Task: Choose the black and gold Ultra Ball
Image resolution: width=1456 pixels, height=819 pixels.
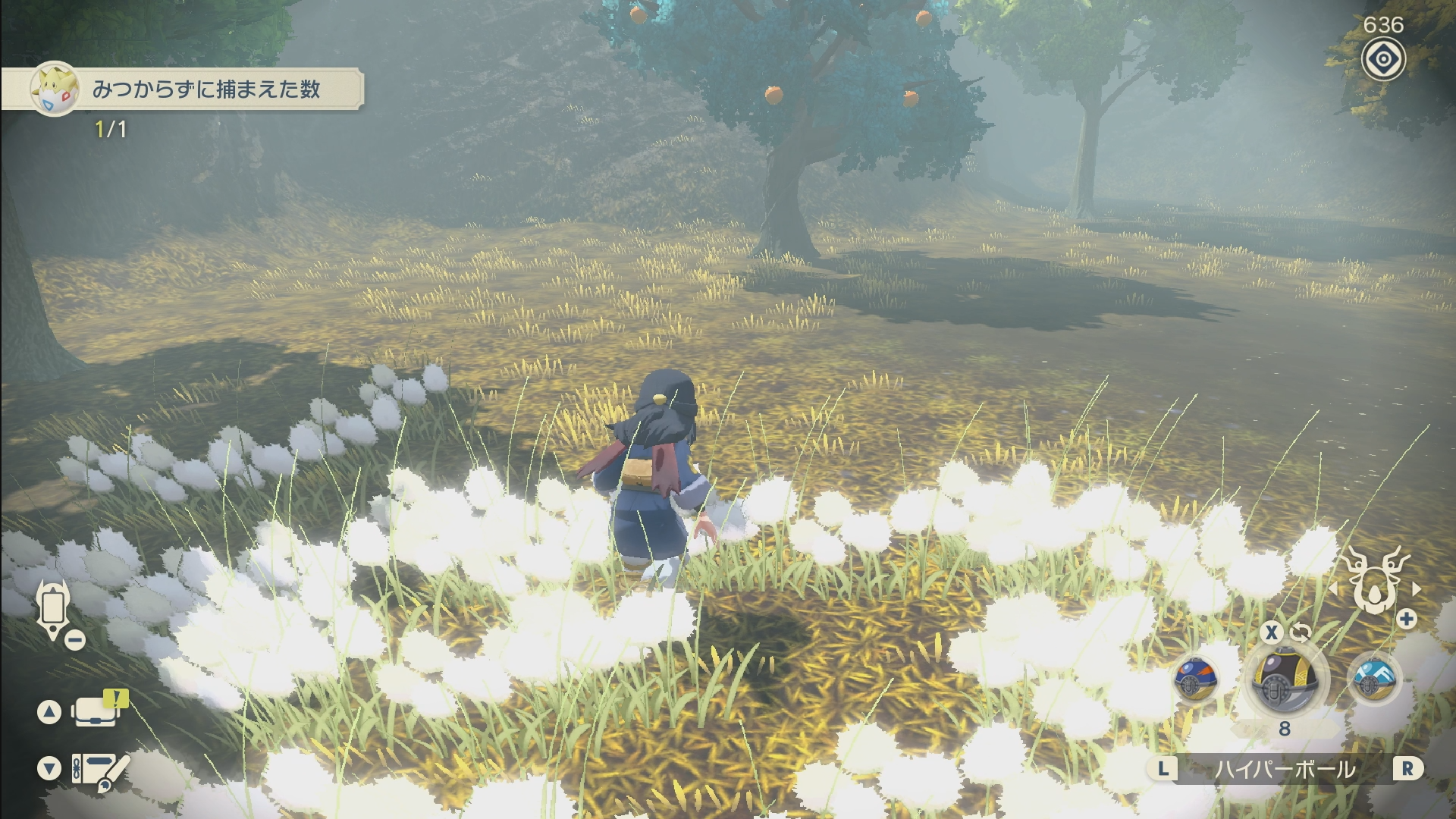Action: pos(1285,679)
